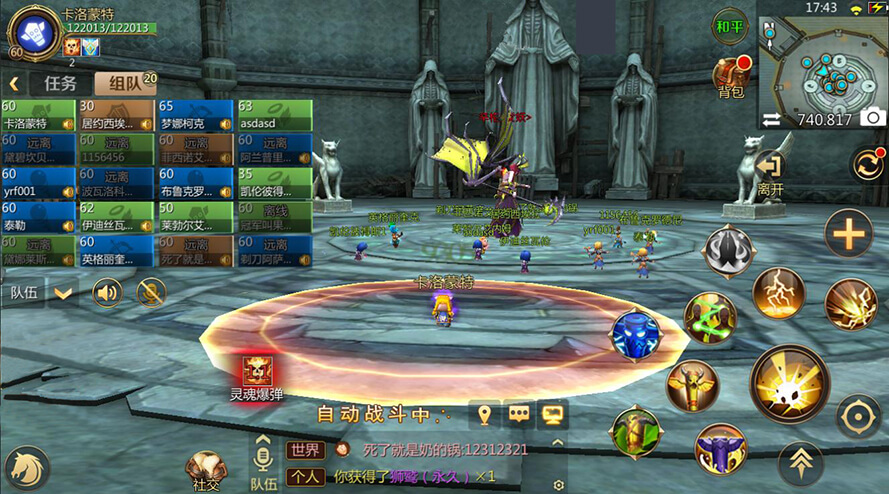Open the 队伍 channel dropdown arrow
This screenshot has width=889, height=494.
coord(64,293)
